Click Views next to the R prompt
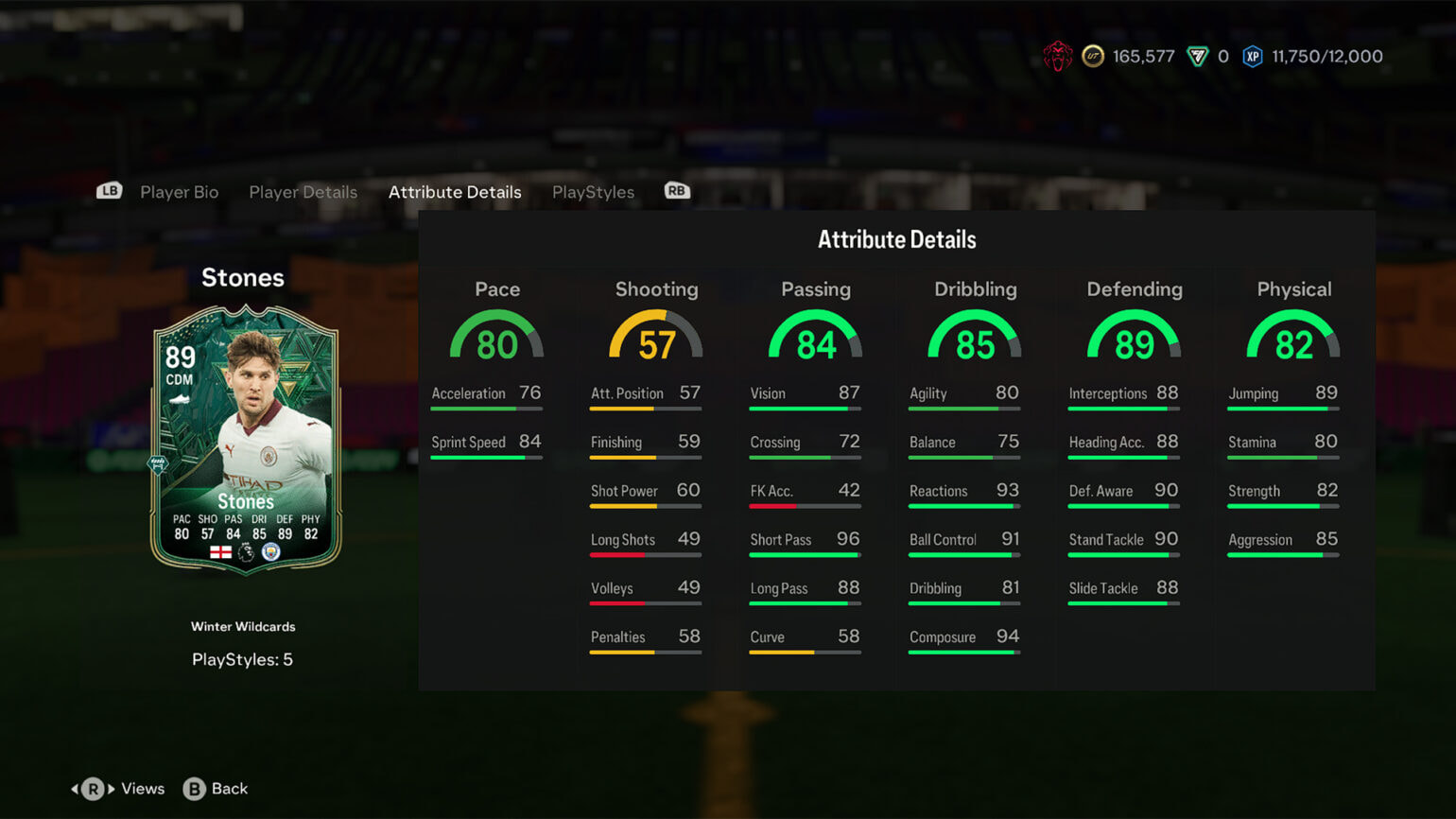The height and width of the screenshot is (819, 1456). 141,788
